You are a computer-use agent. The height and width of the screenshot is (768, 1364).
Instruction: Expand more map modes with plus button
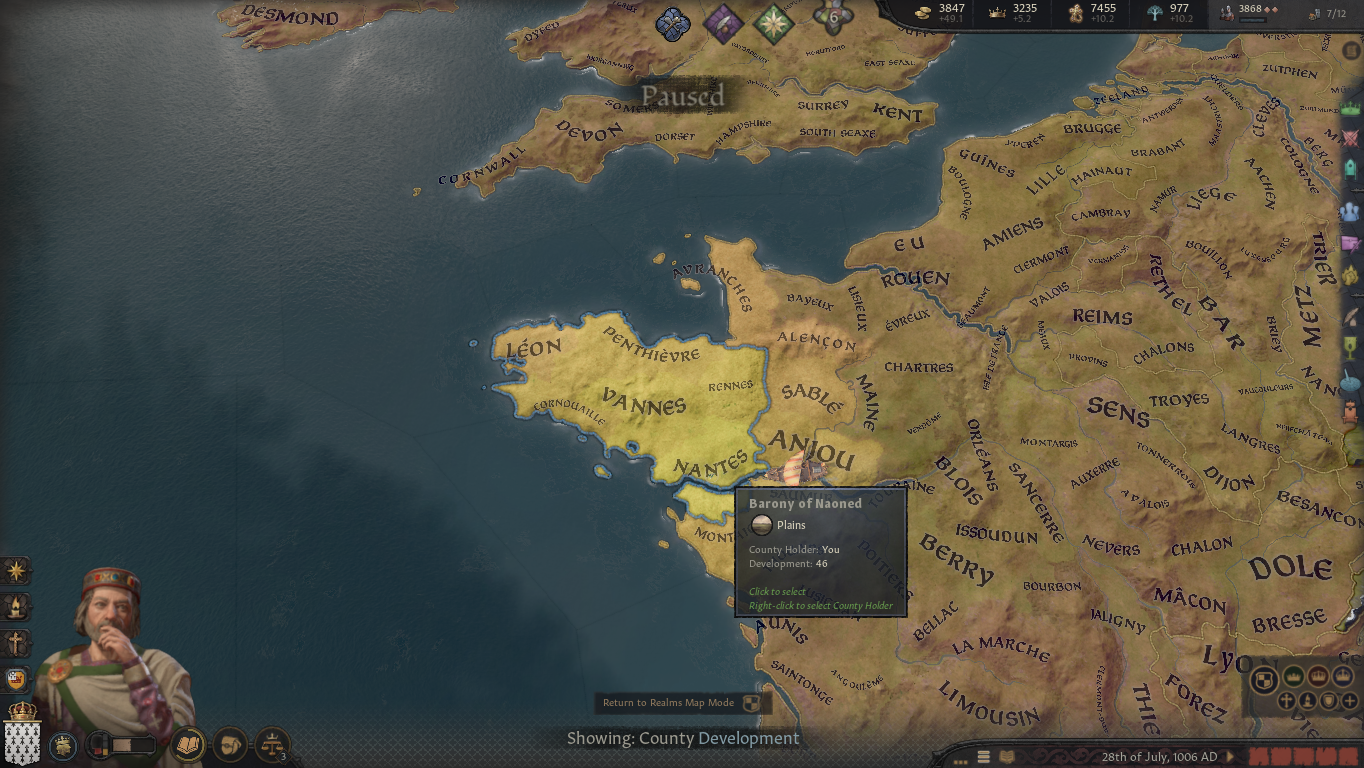click(1350, 701)
